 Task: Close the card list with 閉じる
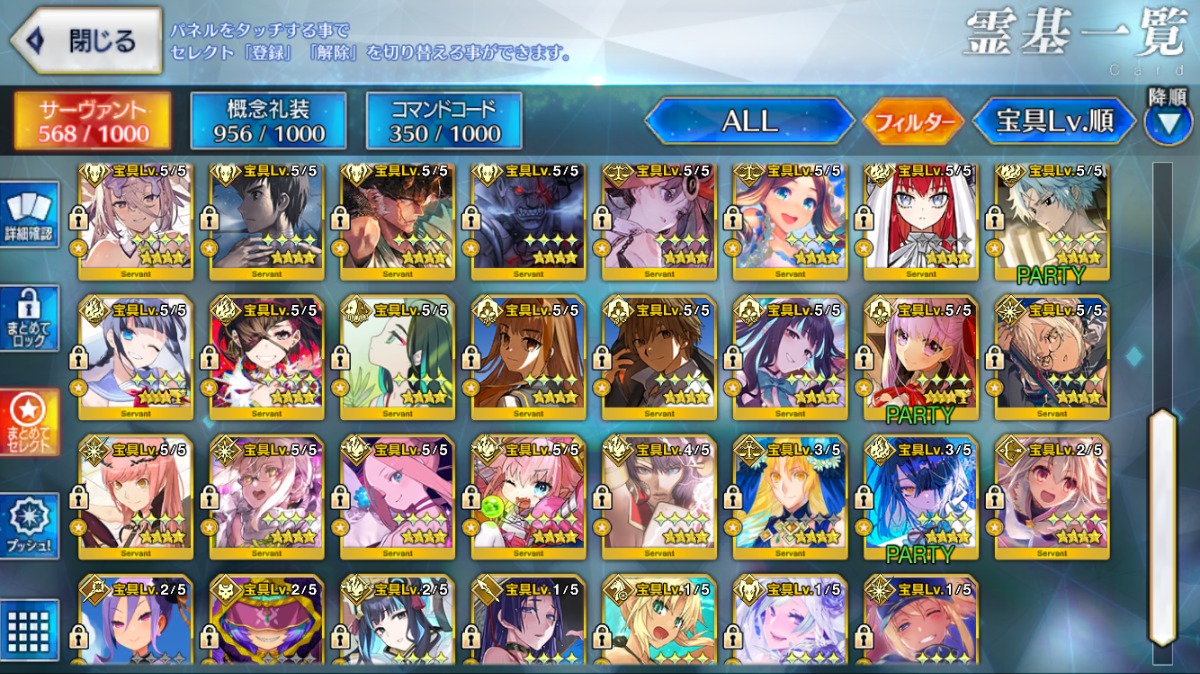pyautogui.click(x=86, y=41)
